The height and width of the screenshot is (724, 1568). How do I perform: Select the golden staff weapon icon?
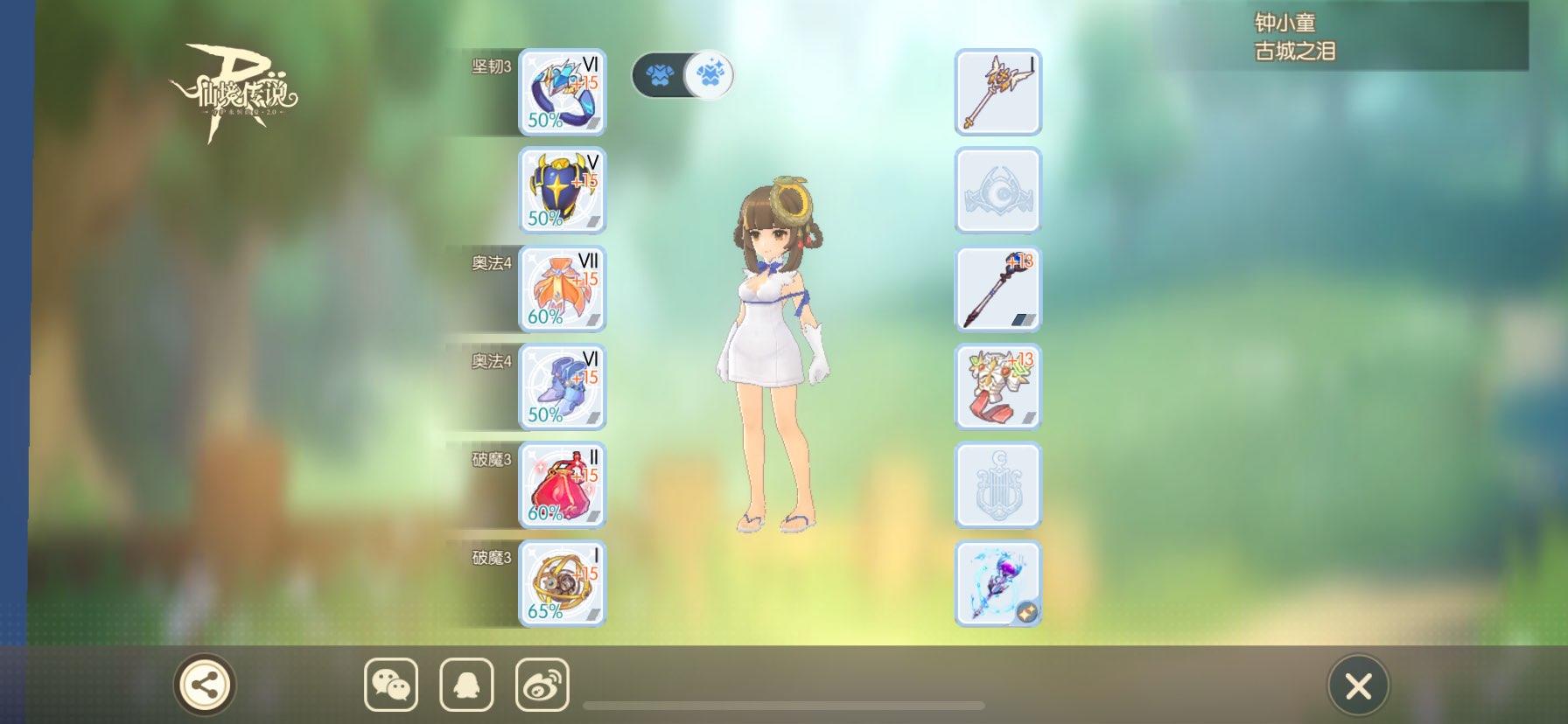click(x=997, y=92)
